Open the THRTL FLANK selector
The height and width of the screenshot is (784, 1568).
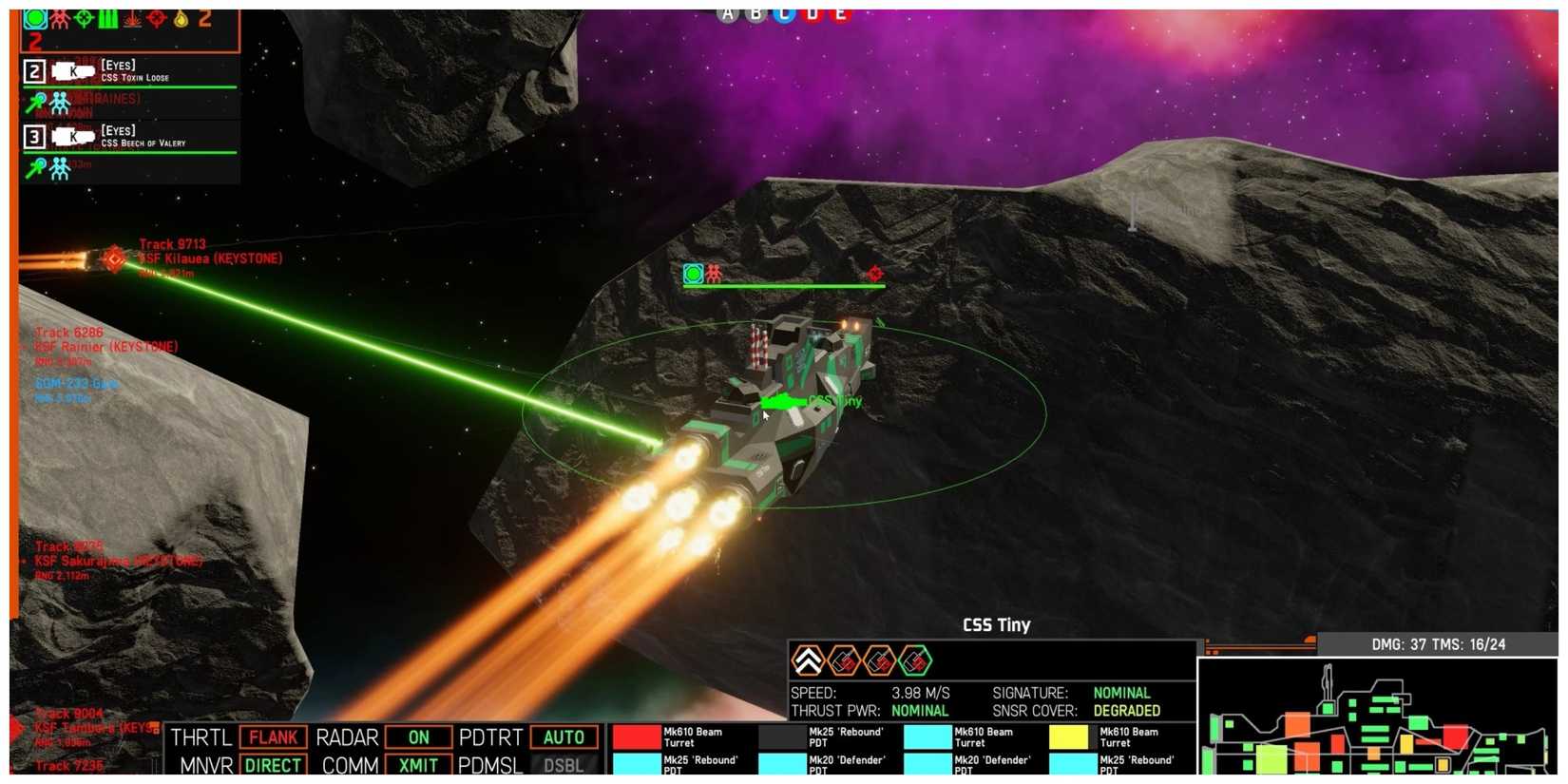[273, 736]
